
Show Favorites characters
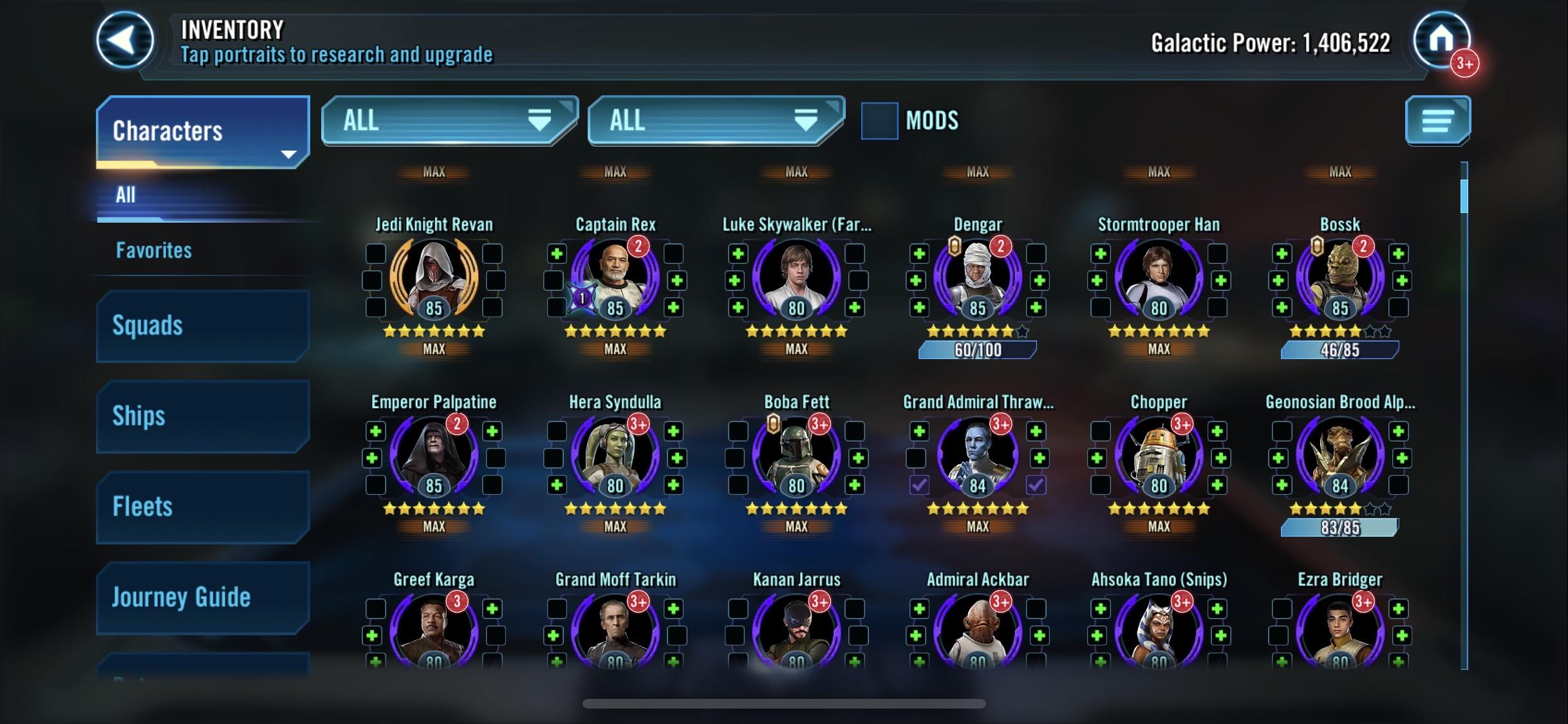(x=154, y=250)
